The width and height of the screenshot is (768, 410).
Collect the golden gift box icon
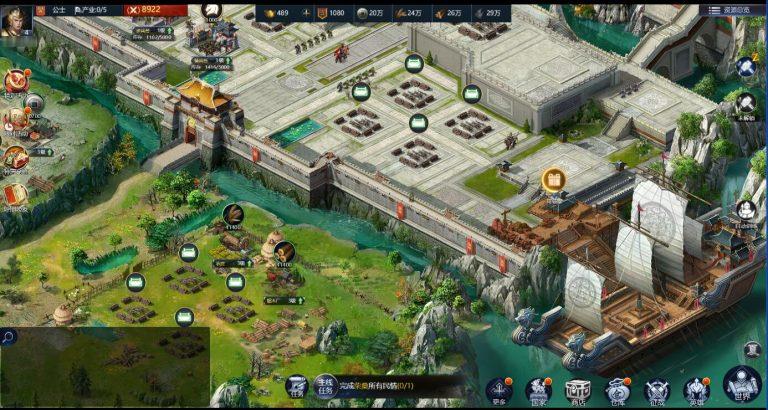[x=553, y=180]
